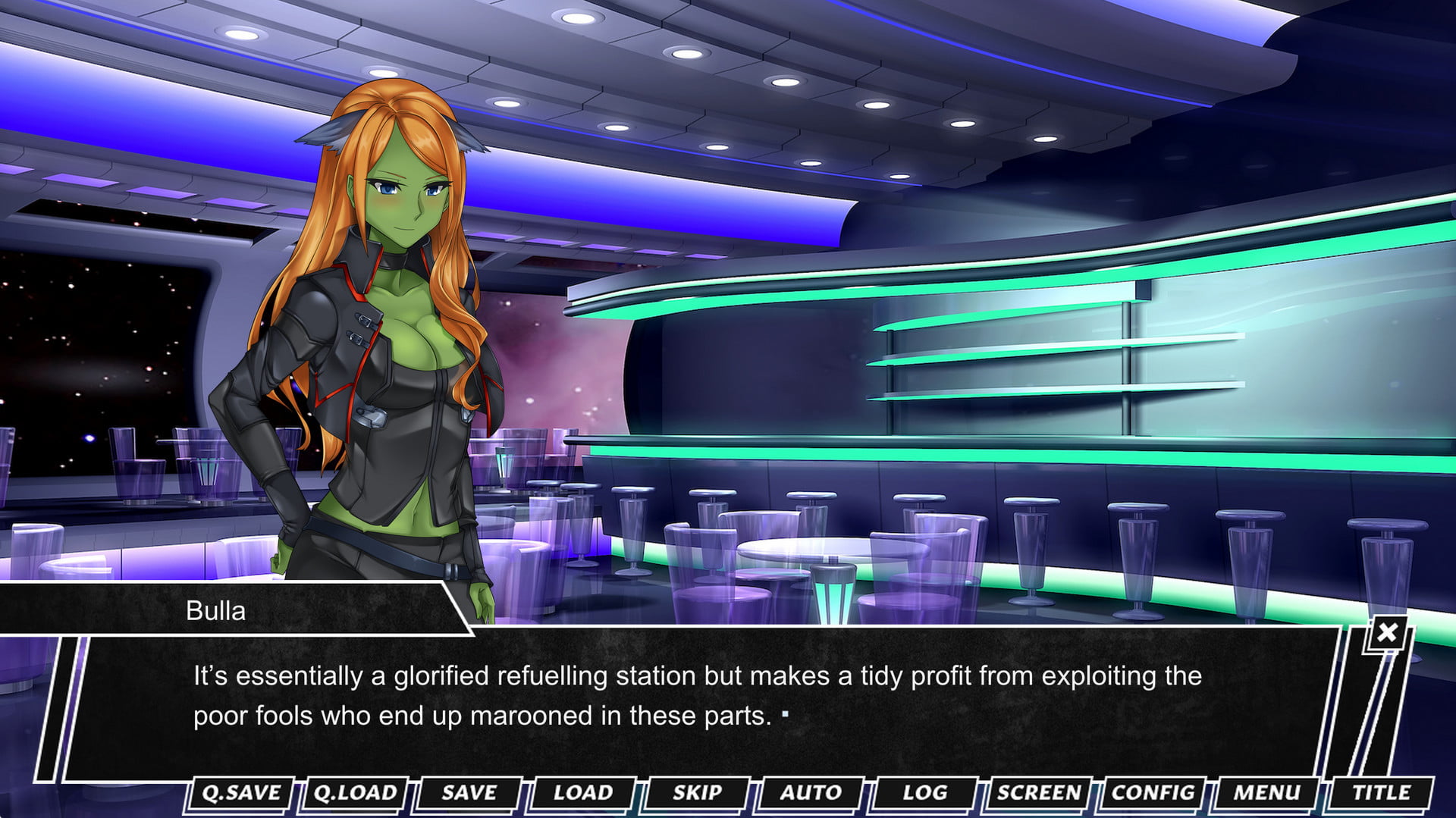Viewport: 1456px width, 818px height.
Task: Open the LOAD game screen
Action: tap(582, 793)
